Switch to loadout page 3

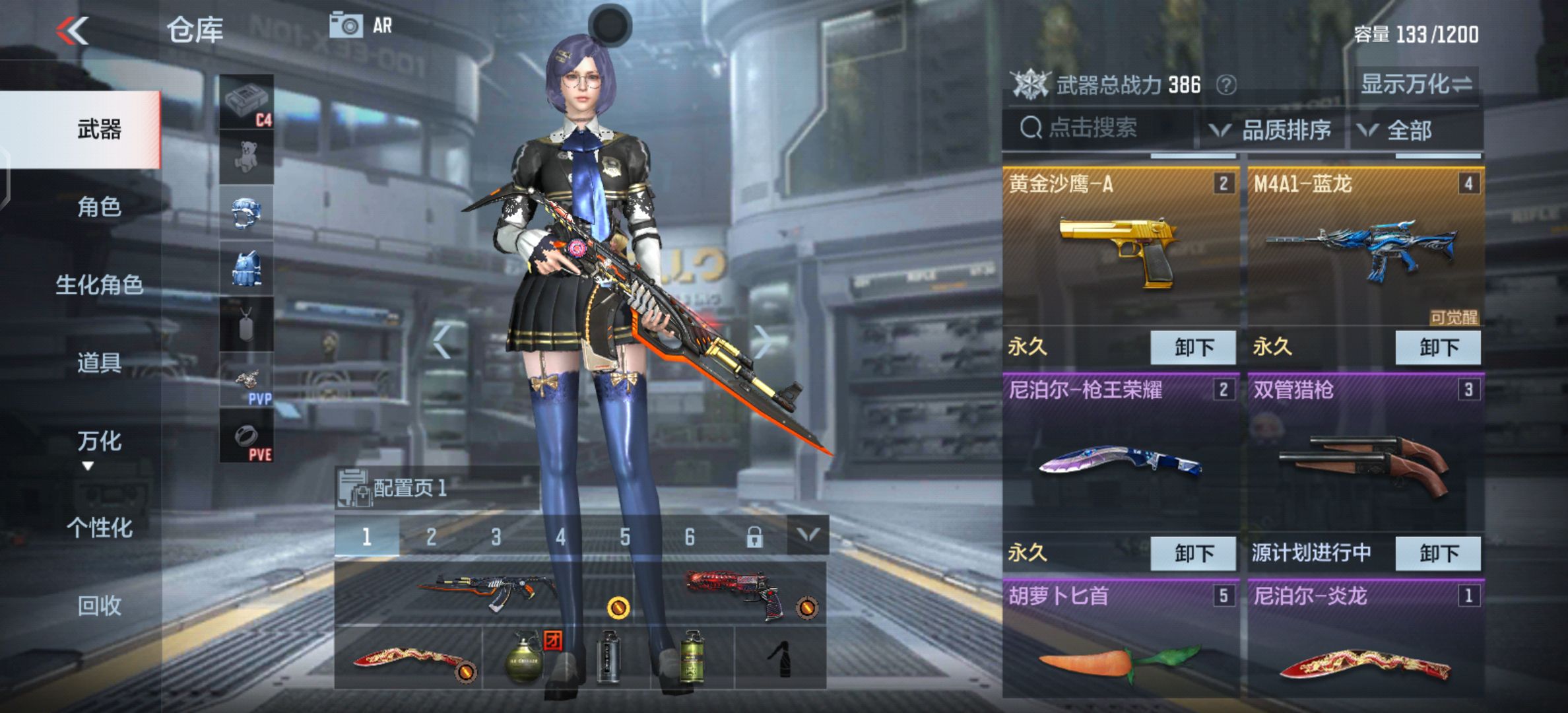pos(496,537)
